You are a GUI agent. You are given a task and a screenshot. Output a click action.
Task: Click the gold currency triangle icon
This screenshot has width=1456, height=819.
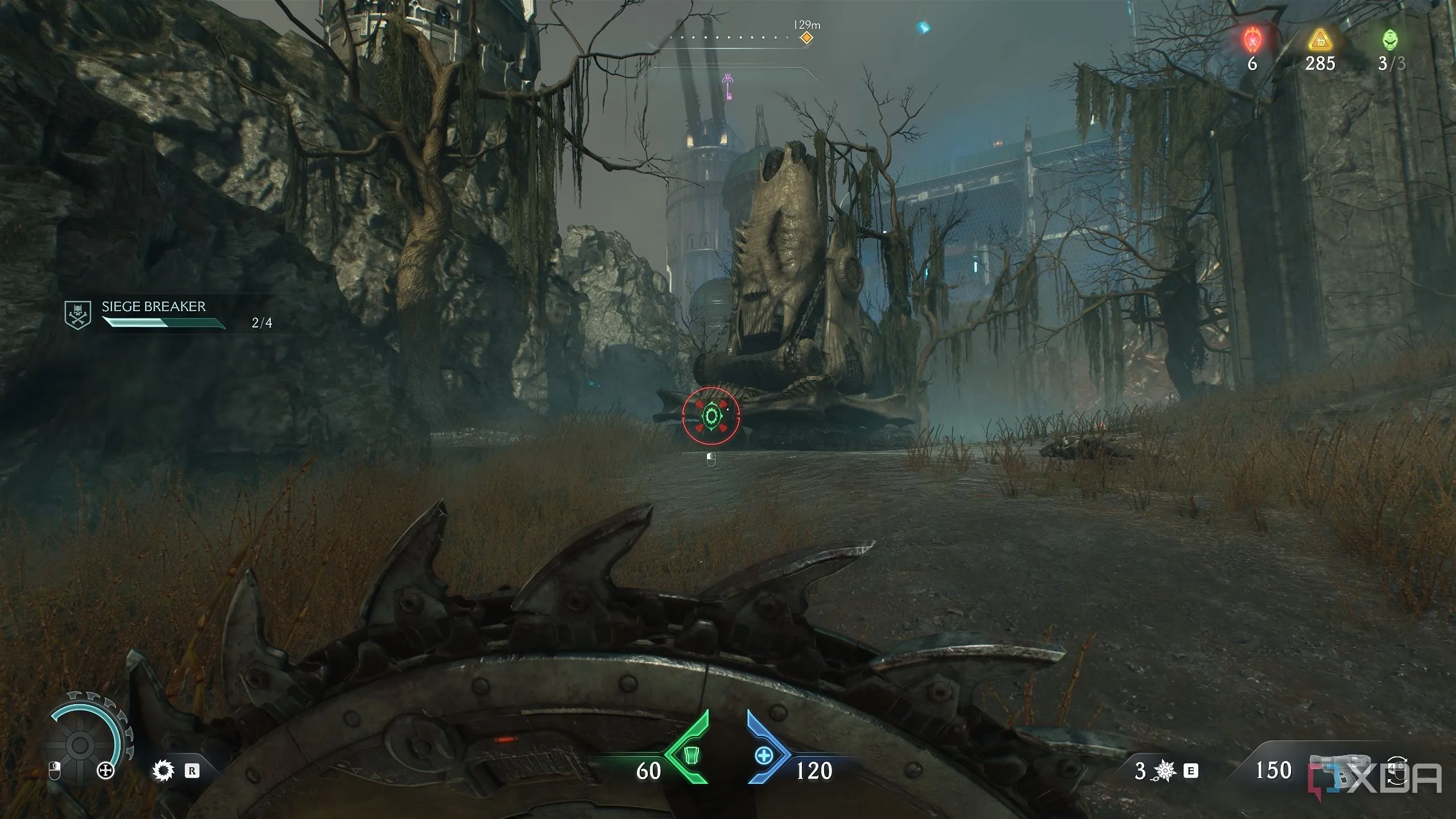(x=1318, y=40)
